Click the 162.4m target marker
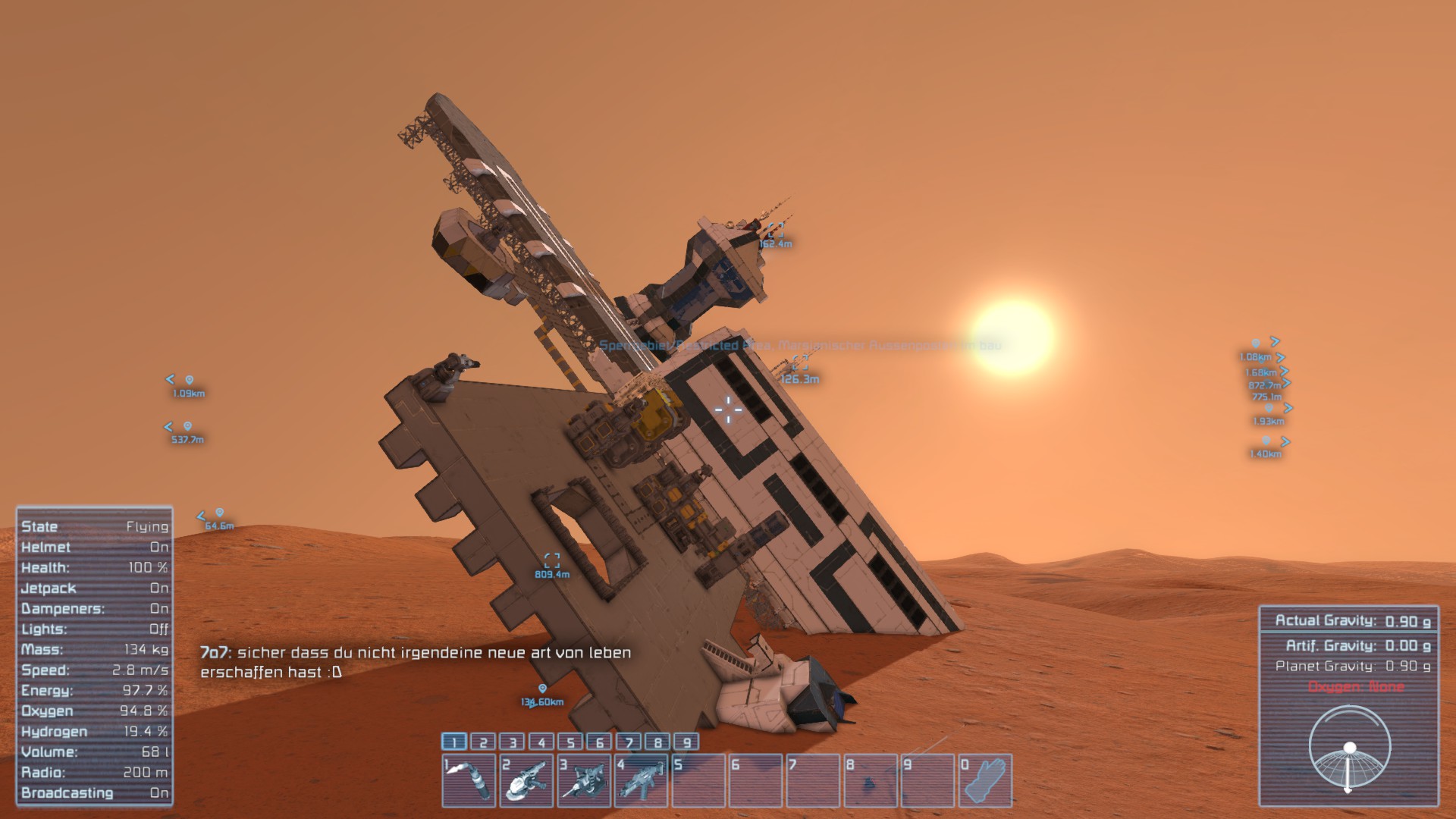 tap(775, 231)
